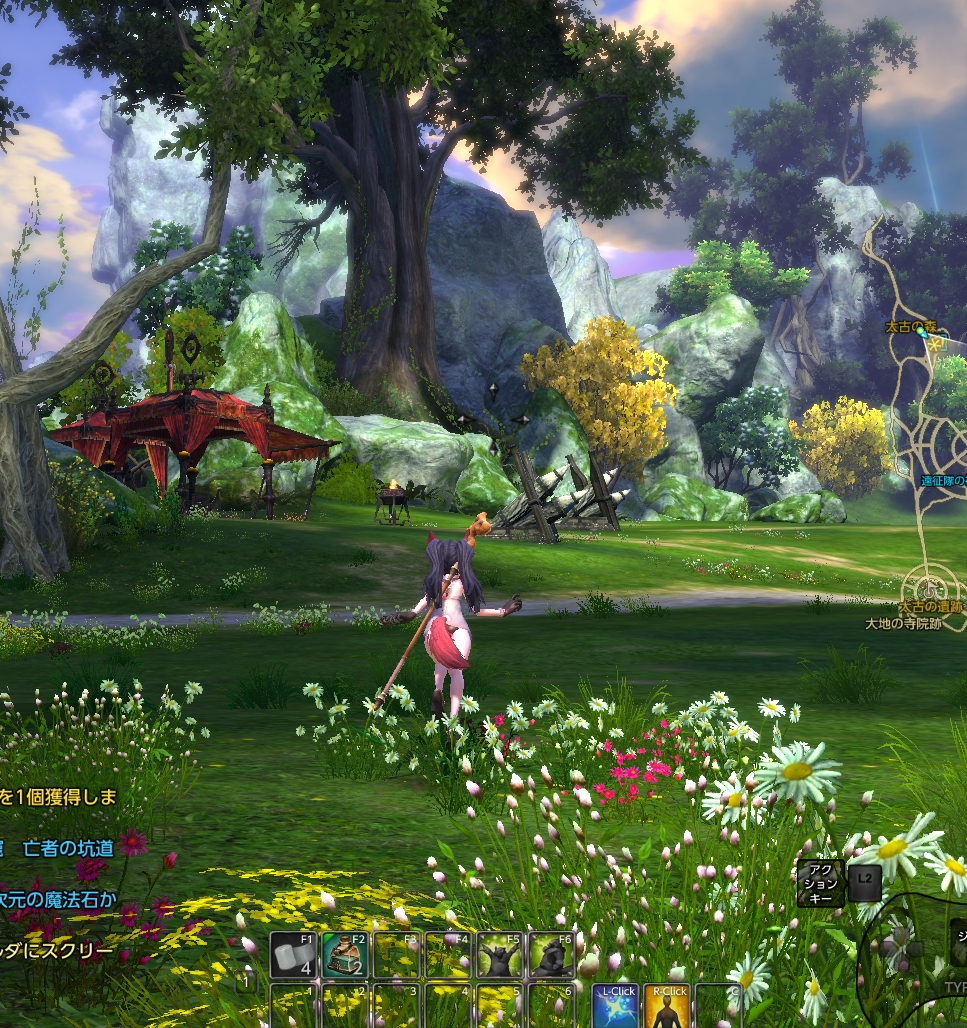Activate the raised-arms emote in F5
The width and height of the screenshot is (967, 1028).
pos(499,956)
